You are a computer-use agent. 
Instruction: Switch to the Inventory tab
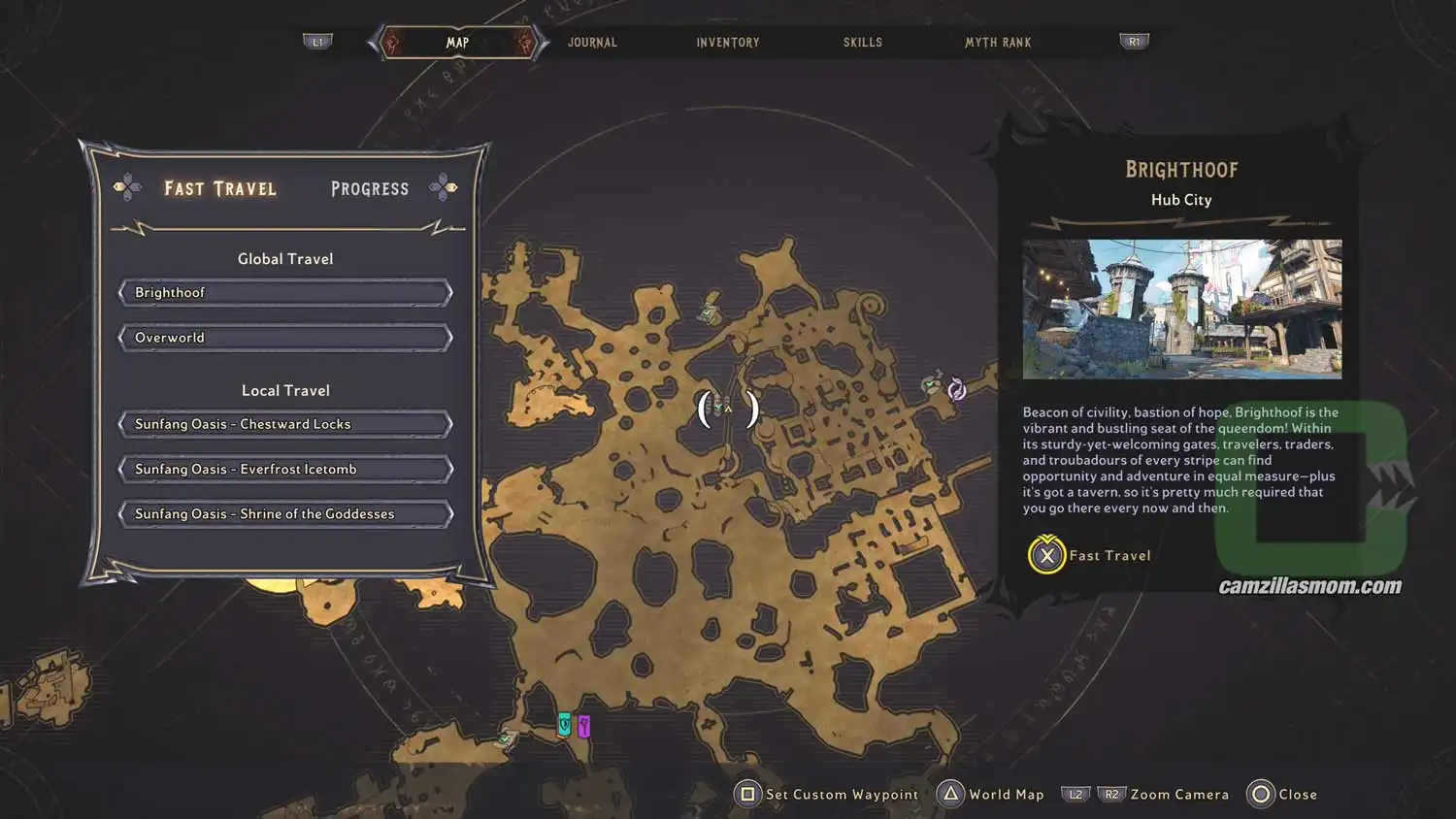pyautogui.click(x=727, y=42)
